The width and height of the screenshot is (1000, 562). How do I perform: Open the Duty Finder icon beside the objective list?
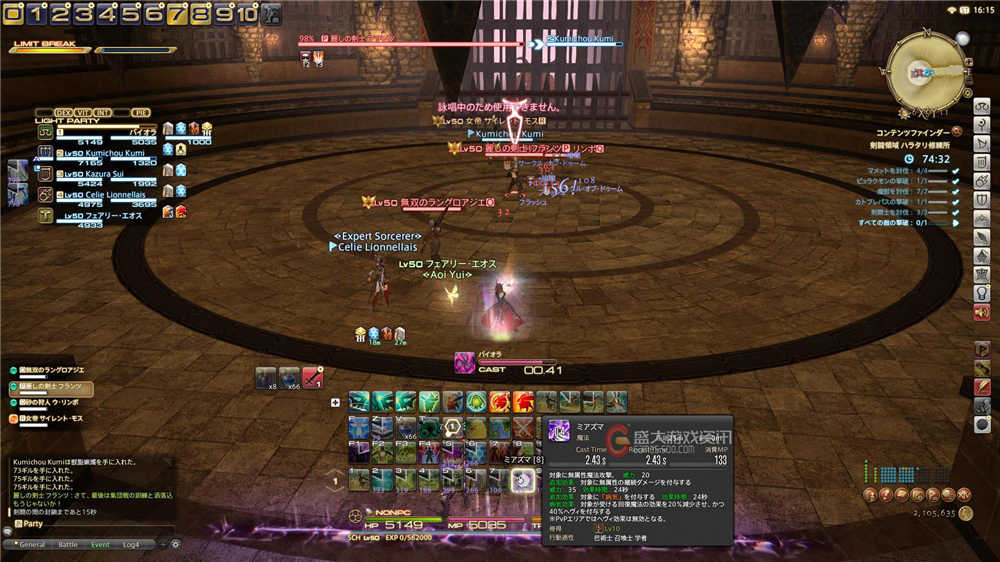pos(957,130)
